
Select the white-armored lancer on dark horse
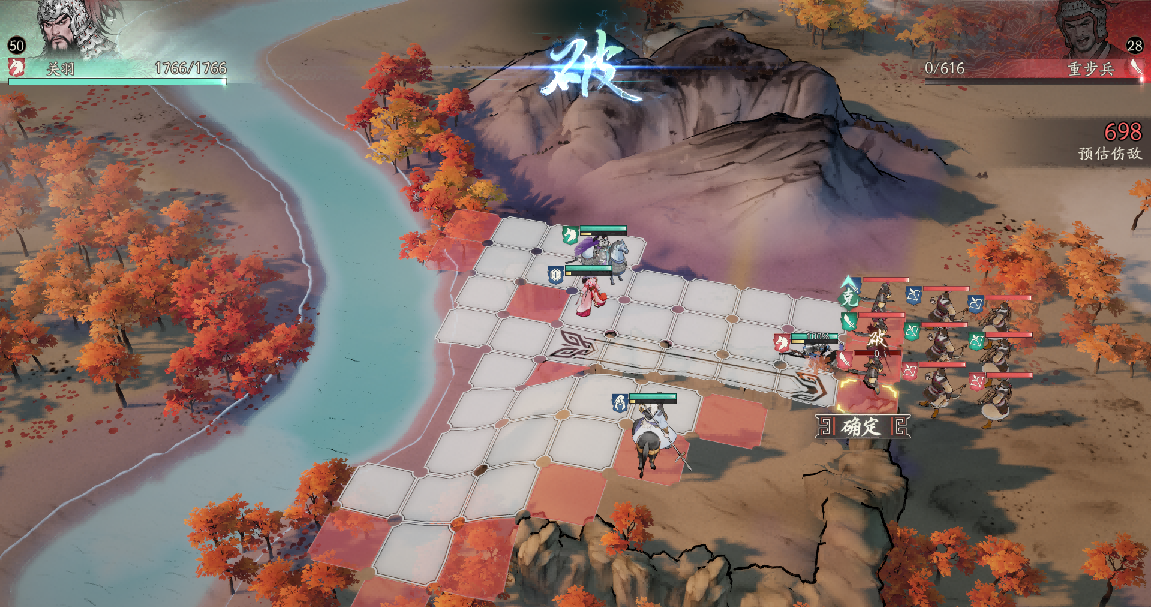pyautogui.click(x=652, y=436)
